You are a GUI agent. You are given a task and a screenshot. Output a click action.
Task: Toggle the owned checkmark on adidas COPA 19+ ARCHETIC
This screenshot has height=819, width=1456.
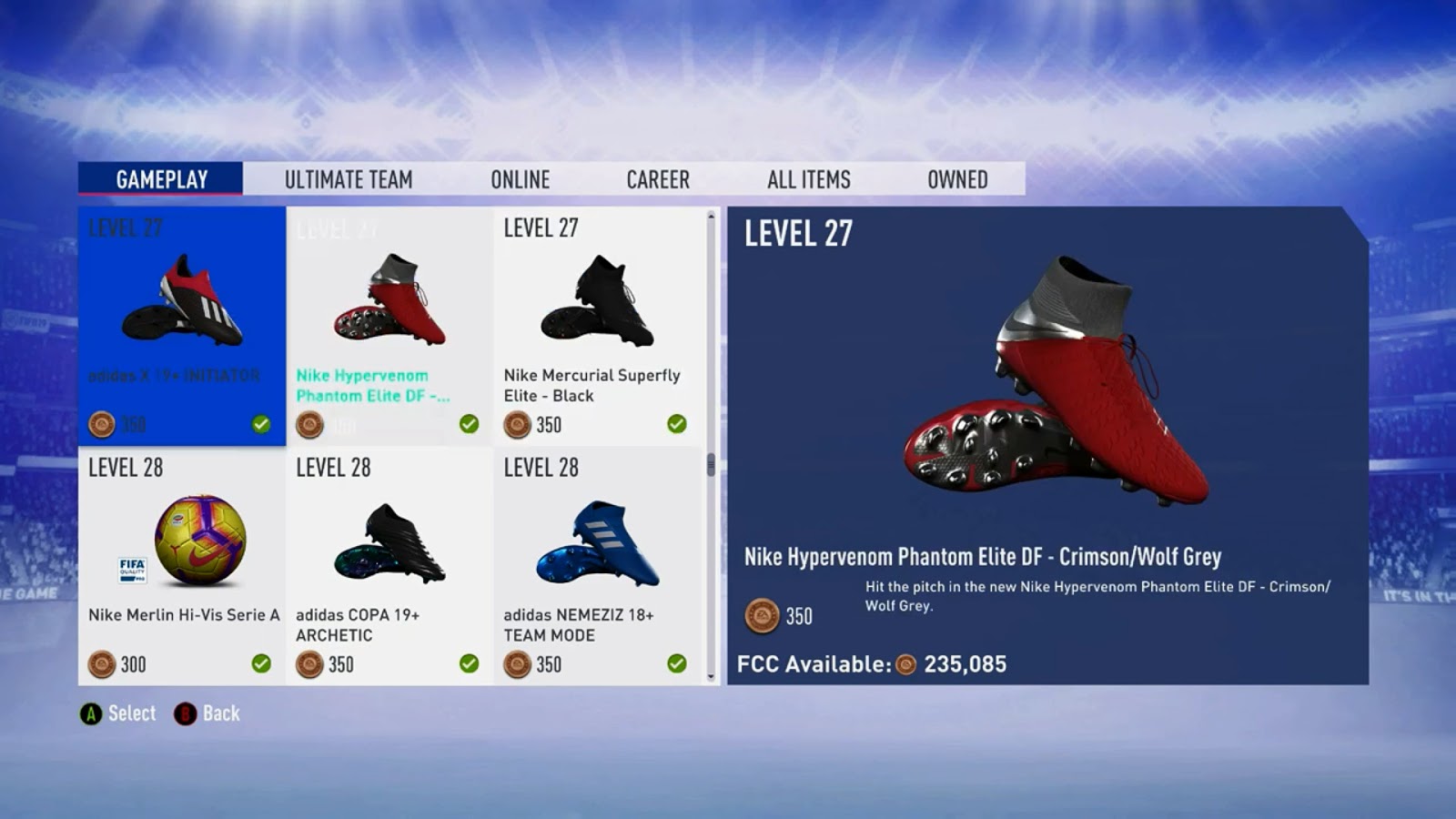(467, 664)
